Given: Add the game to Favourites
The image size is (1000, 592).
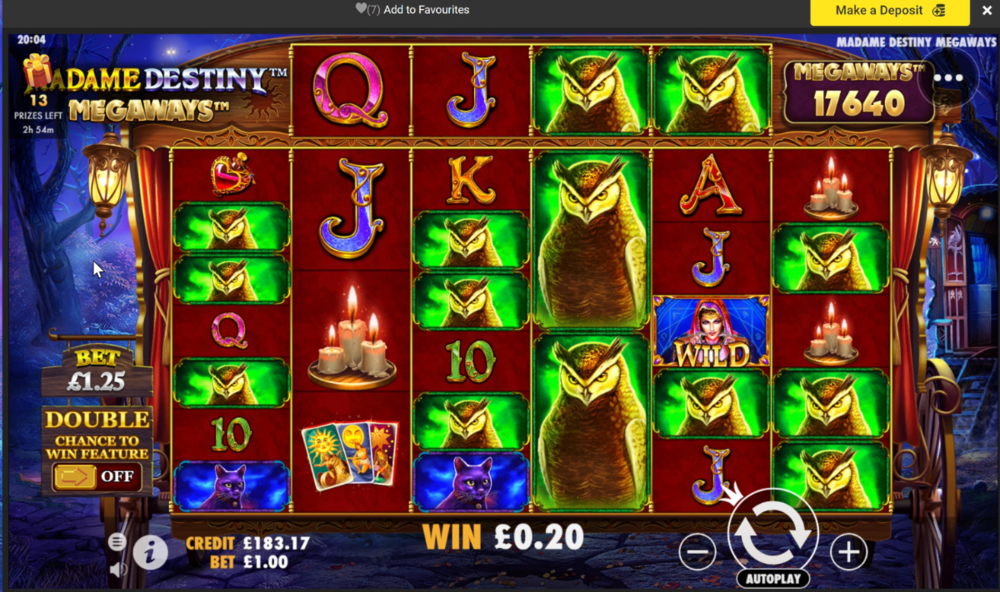Looking at the screenshot, I should pyautogui.click(x=412, y=10).
